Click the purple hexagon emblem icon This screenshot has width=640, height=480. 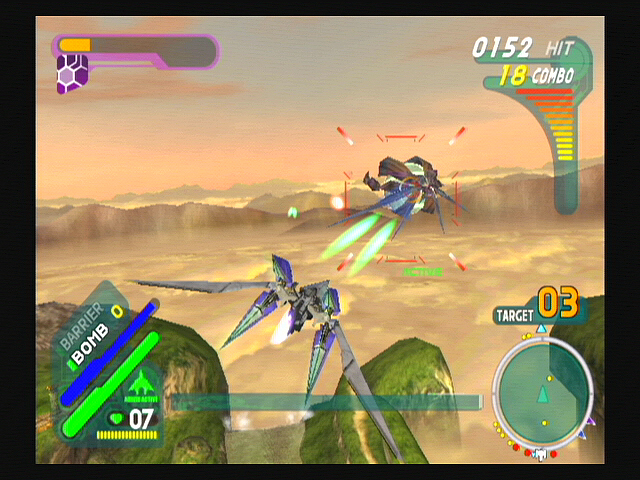72,74
